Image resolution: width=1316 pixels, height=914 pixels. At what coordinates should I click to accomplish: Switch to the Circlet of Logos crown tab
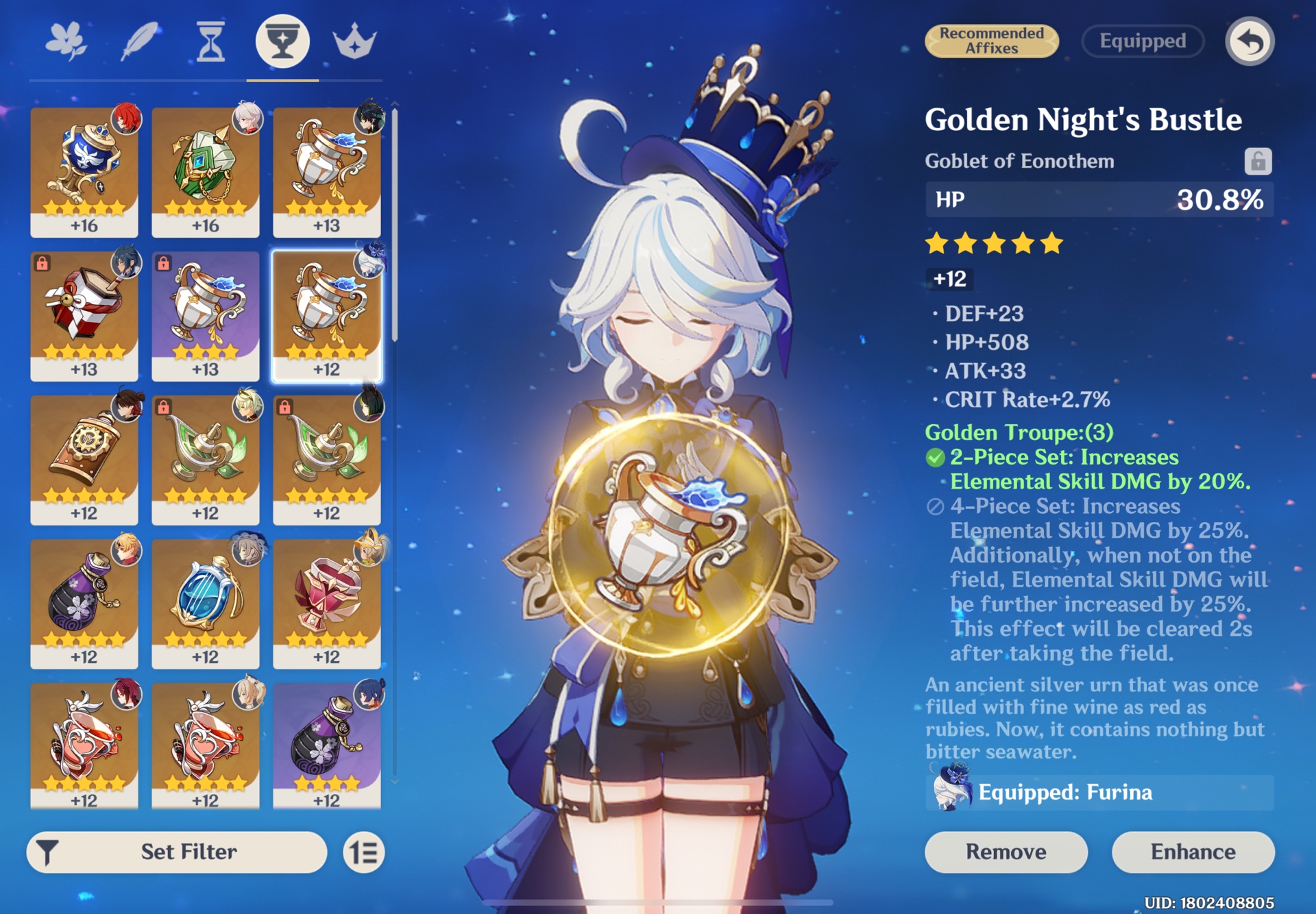(355, 41)
